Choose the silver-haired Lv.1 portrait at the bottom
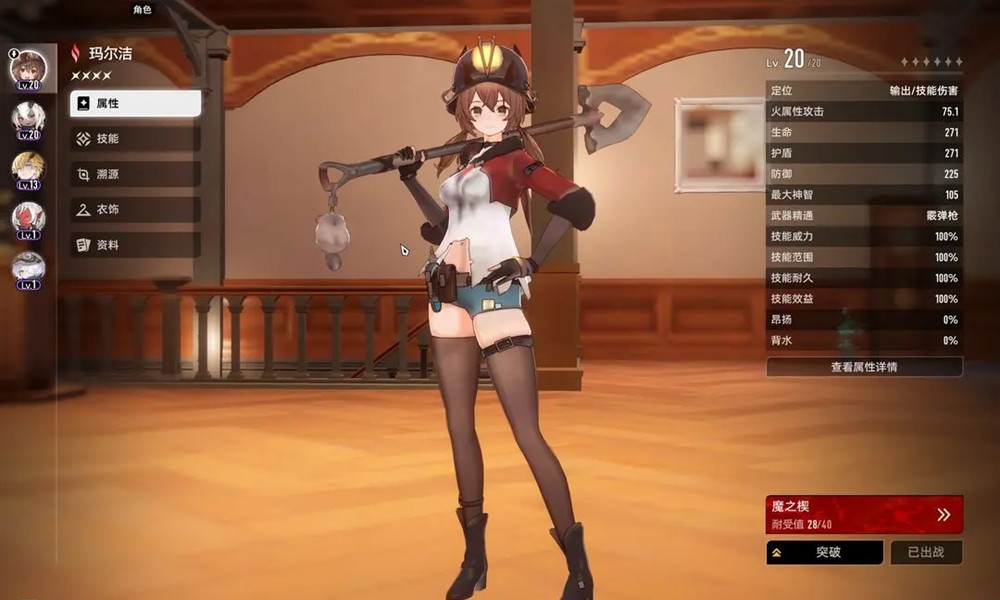Viewport: 1000px width, 600px height. tap(28, 268)
